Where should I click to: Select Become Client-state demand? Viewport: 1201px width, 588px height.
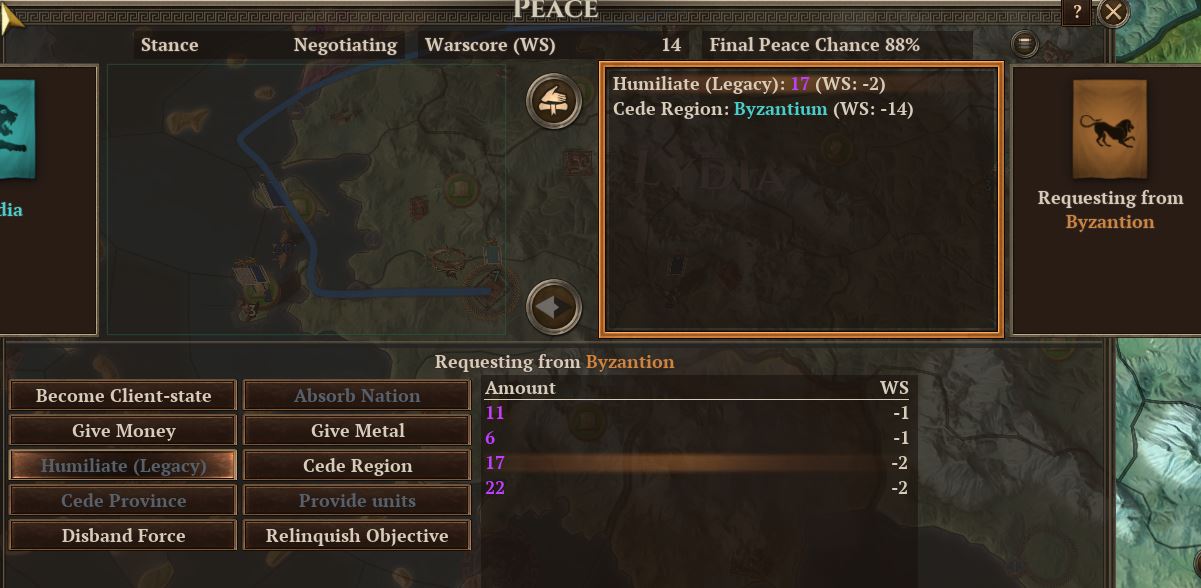[123, 396]
